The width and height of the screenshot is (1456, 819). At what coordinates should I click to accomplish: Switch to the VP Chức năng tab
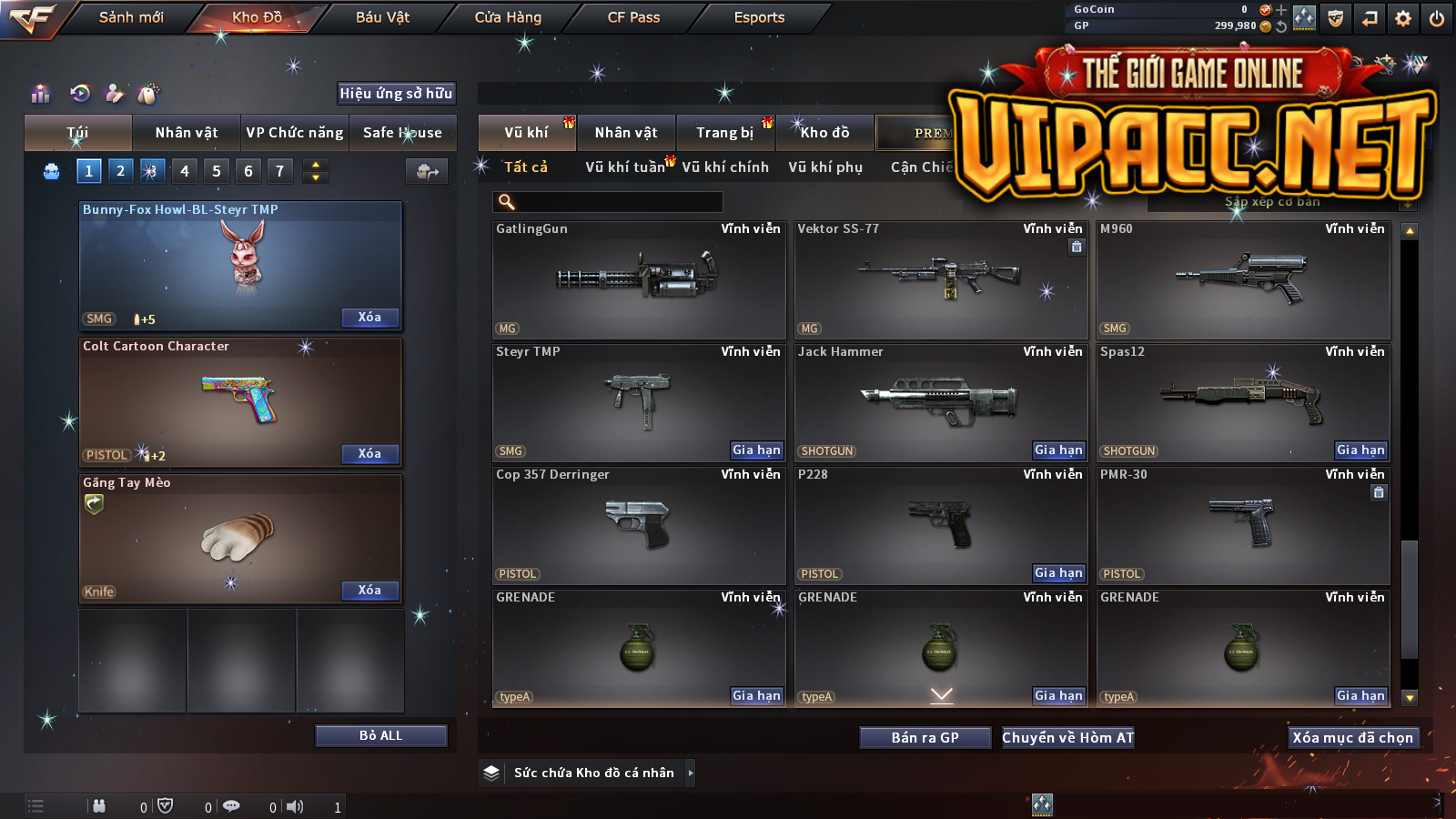295,133
